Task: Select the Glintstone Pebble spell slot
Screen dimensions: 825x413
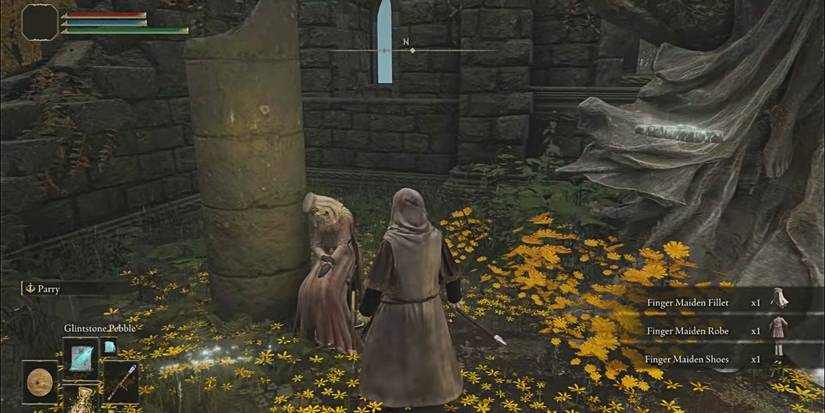Action: point(80,354)
